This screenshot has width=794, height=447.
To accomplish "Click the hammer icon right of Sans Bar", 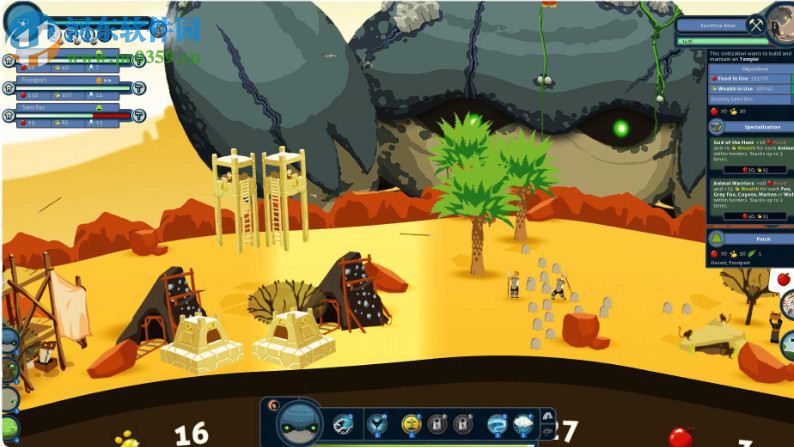I will pos(139,116).
